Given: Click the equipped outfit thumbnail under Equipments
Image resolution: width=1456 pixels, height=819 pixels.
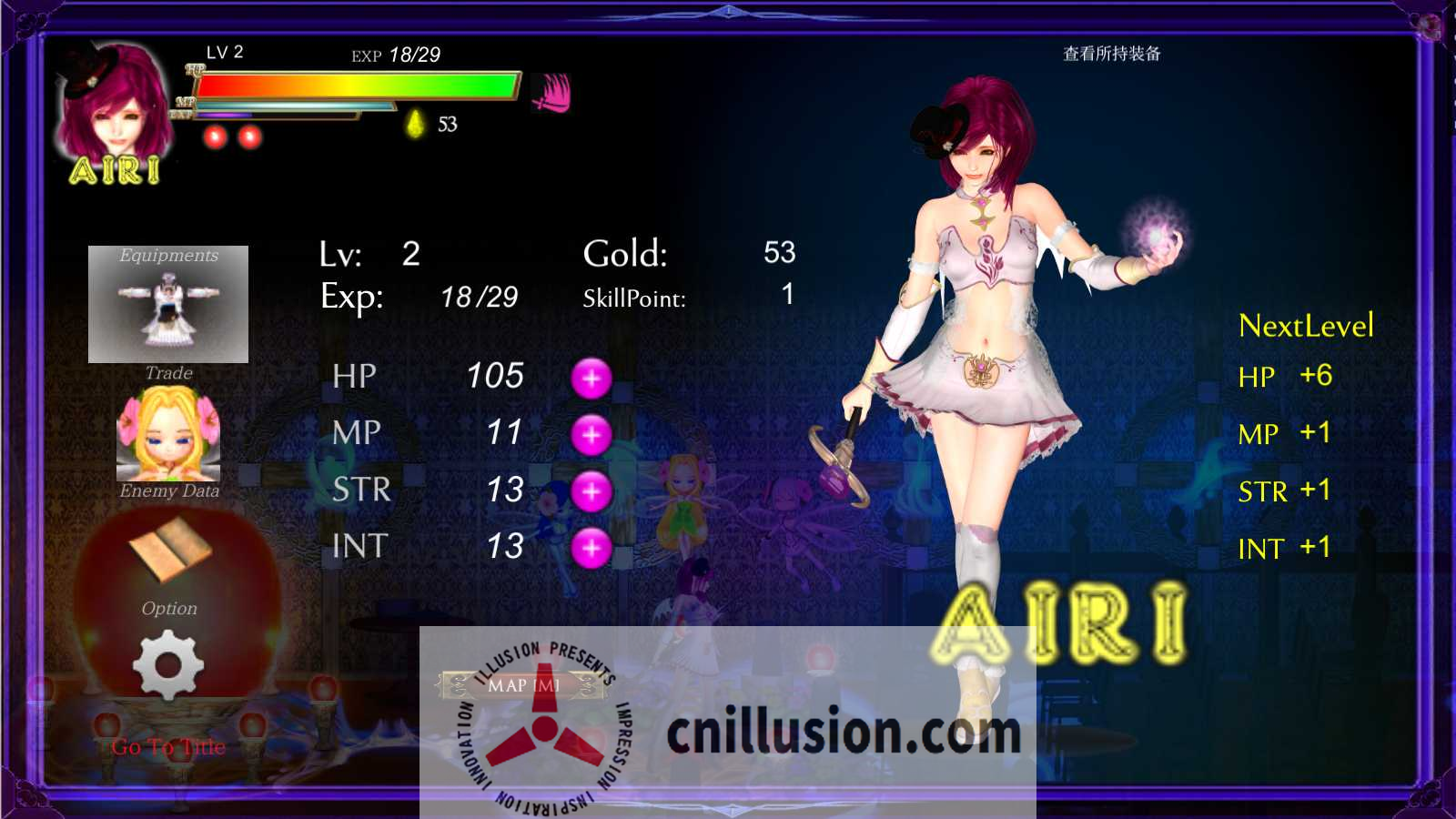Looking at the screenshot, I should coord(168,305).
